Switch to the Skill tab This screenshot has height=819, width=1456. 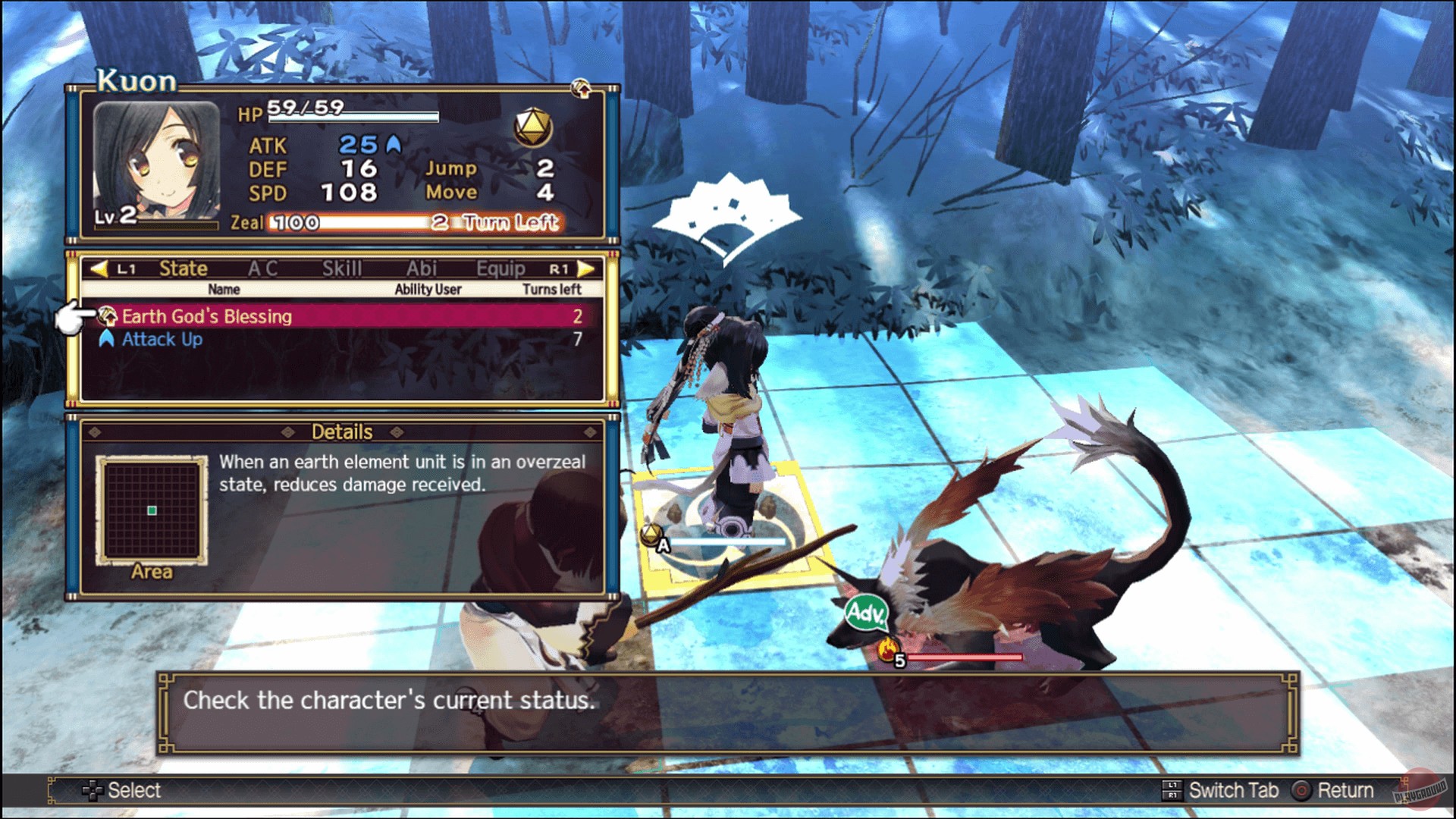click(343, 268)
